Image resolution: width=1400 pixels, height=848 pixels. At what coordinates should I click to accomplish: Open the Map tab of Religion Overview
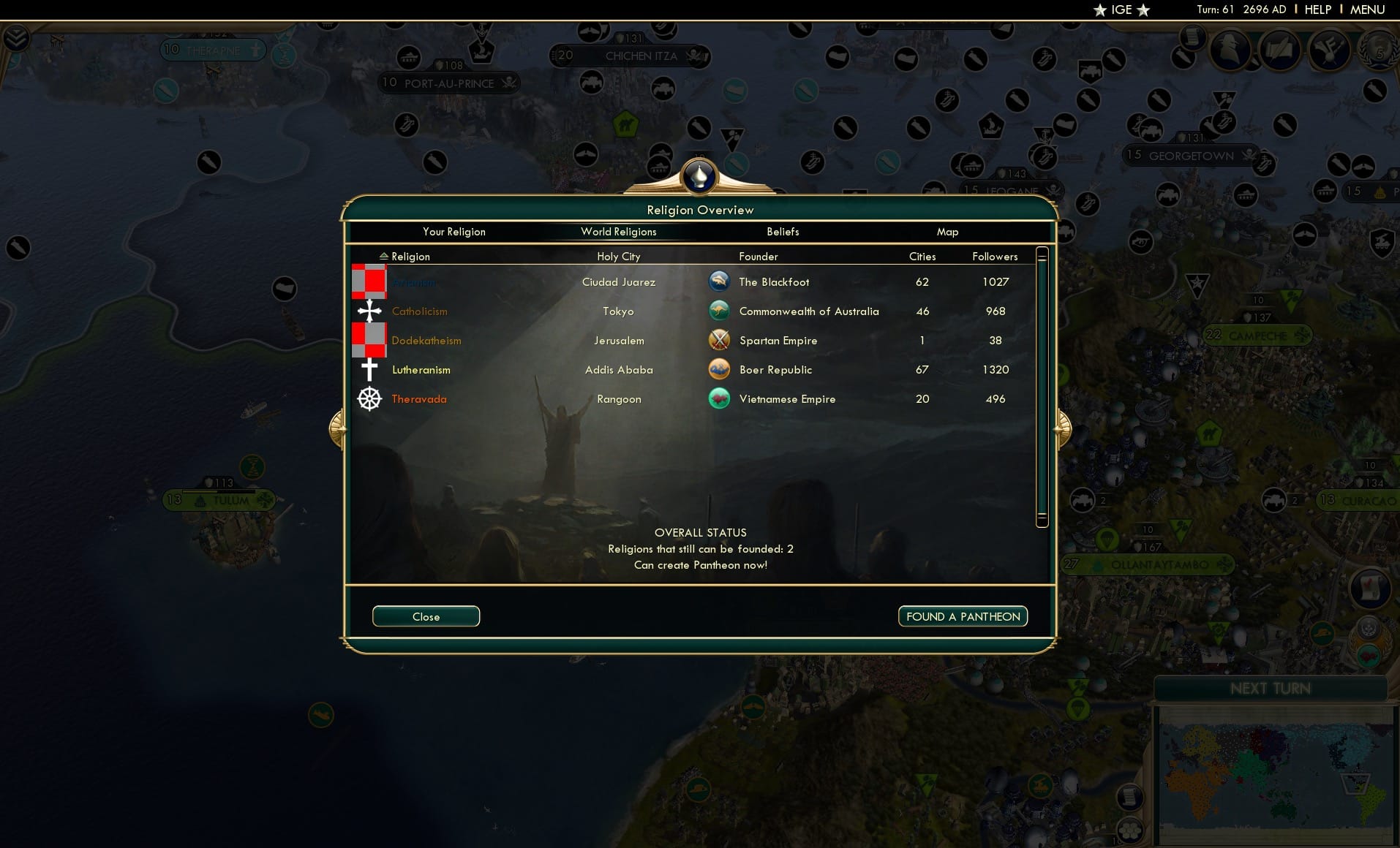(947, 232)
